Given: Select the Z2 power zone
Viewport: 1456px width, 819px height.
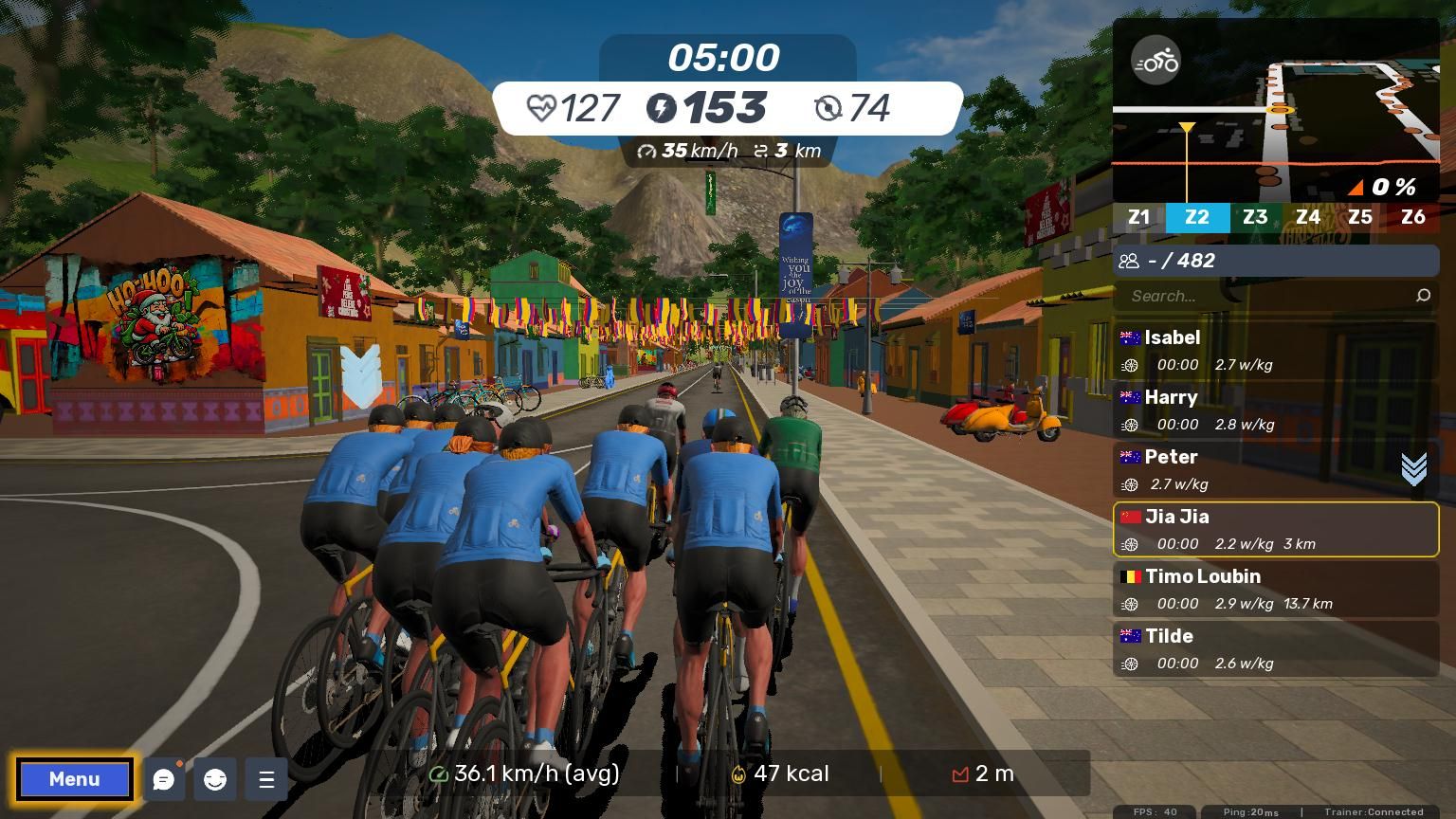Looking at the screenshot, I should pyautogui.click(x=1197, y=217).
